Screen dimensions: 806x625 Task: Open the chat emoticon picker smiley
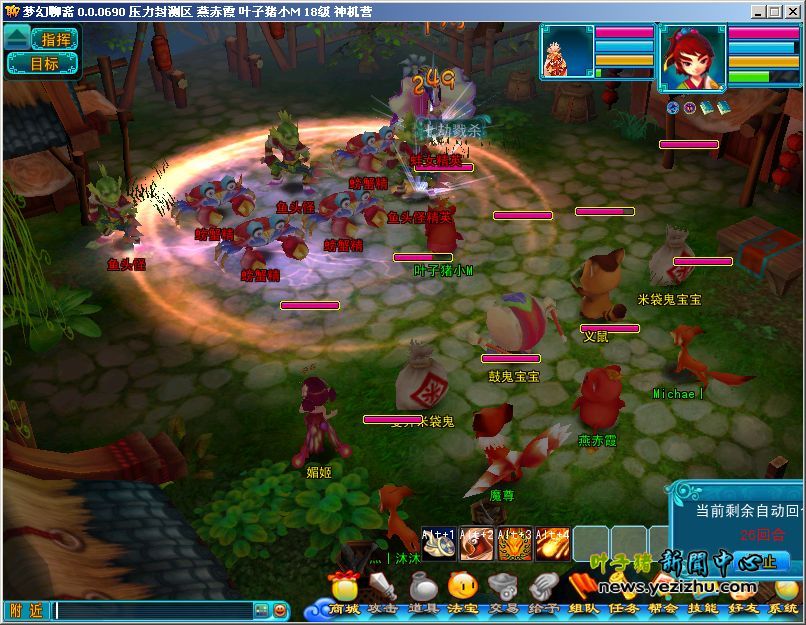[280, 610]
